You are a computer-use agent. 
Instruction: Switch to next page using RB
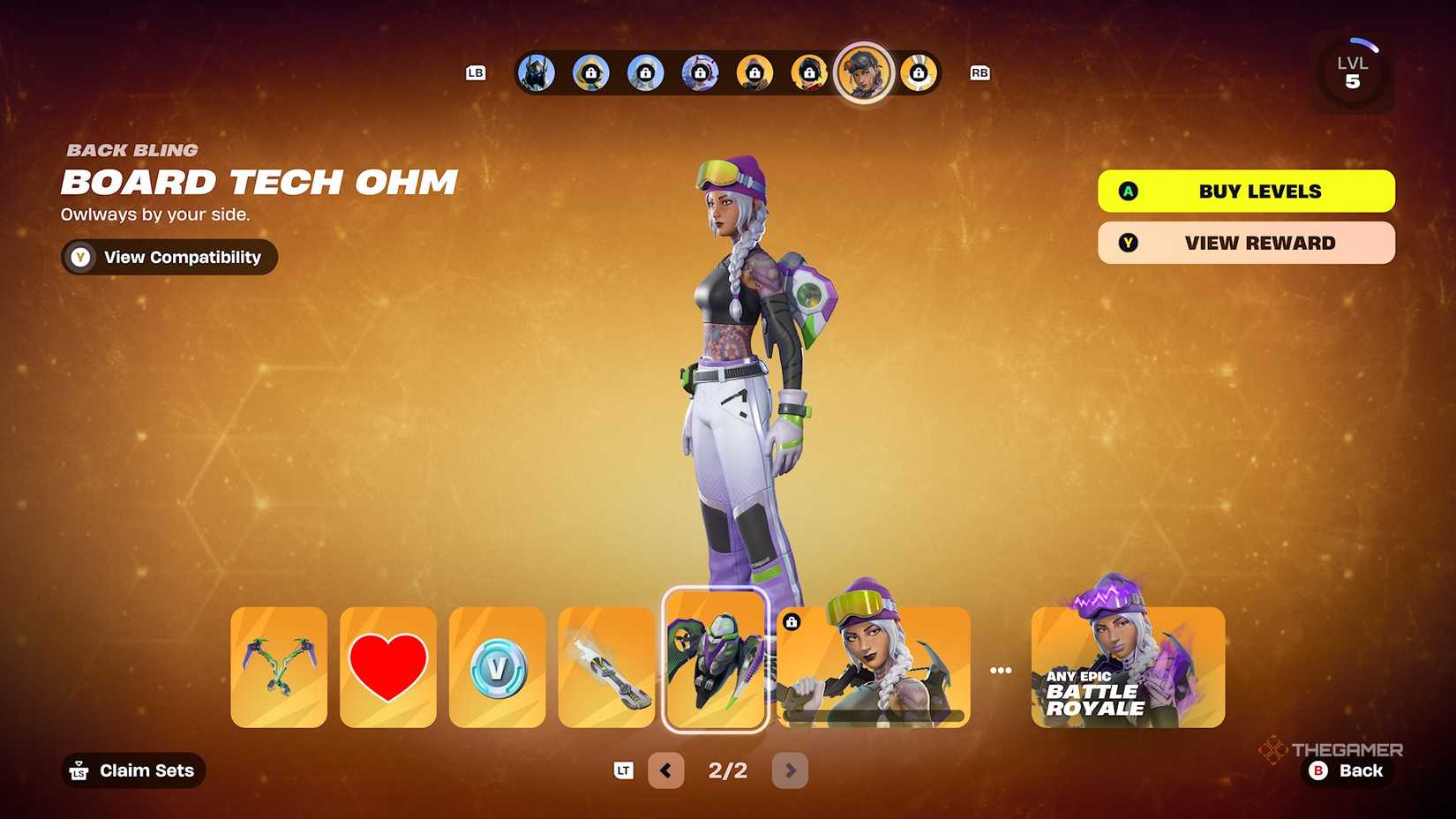[x=979, y=73]
